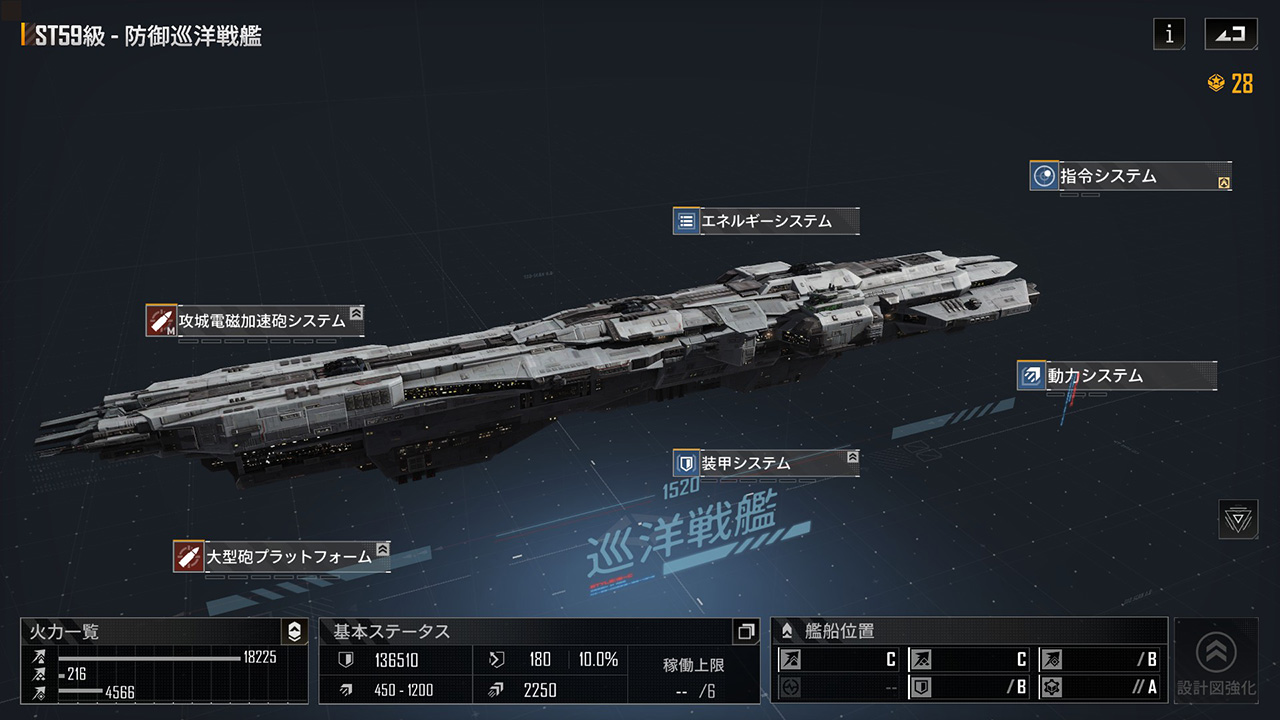Open the エネルギーシステム module icon

click(x=684, y=221)
